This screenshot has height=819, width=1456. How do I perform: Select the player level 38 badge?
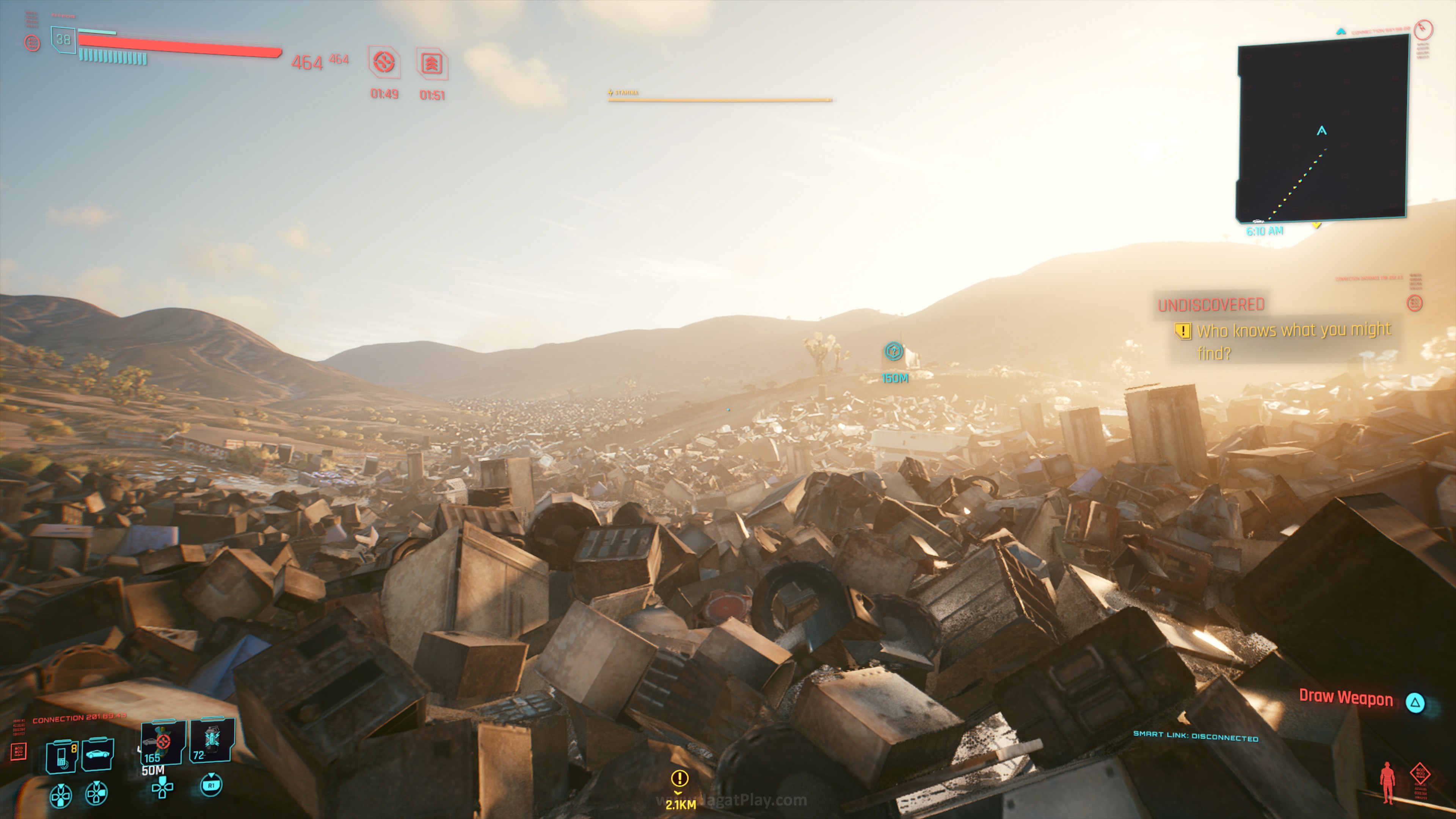pyautogui.click(x=63, y=39)
